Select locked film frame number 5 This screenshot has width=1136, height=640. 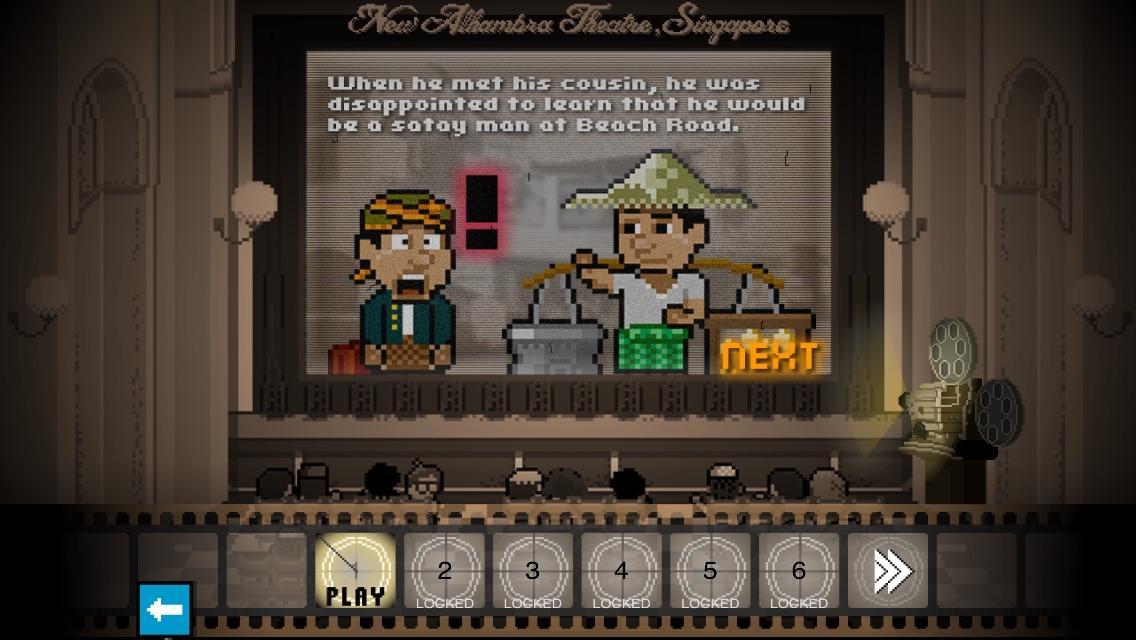710,572
